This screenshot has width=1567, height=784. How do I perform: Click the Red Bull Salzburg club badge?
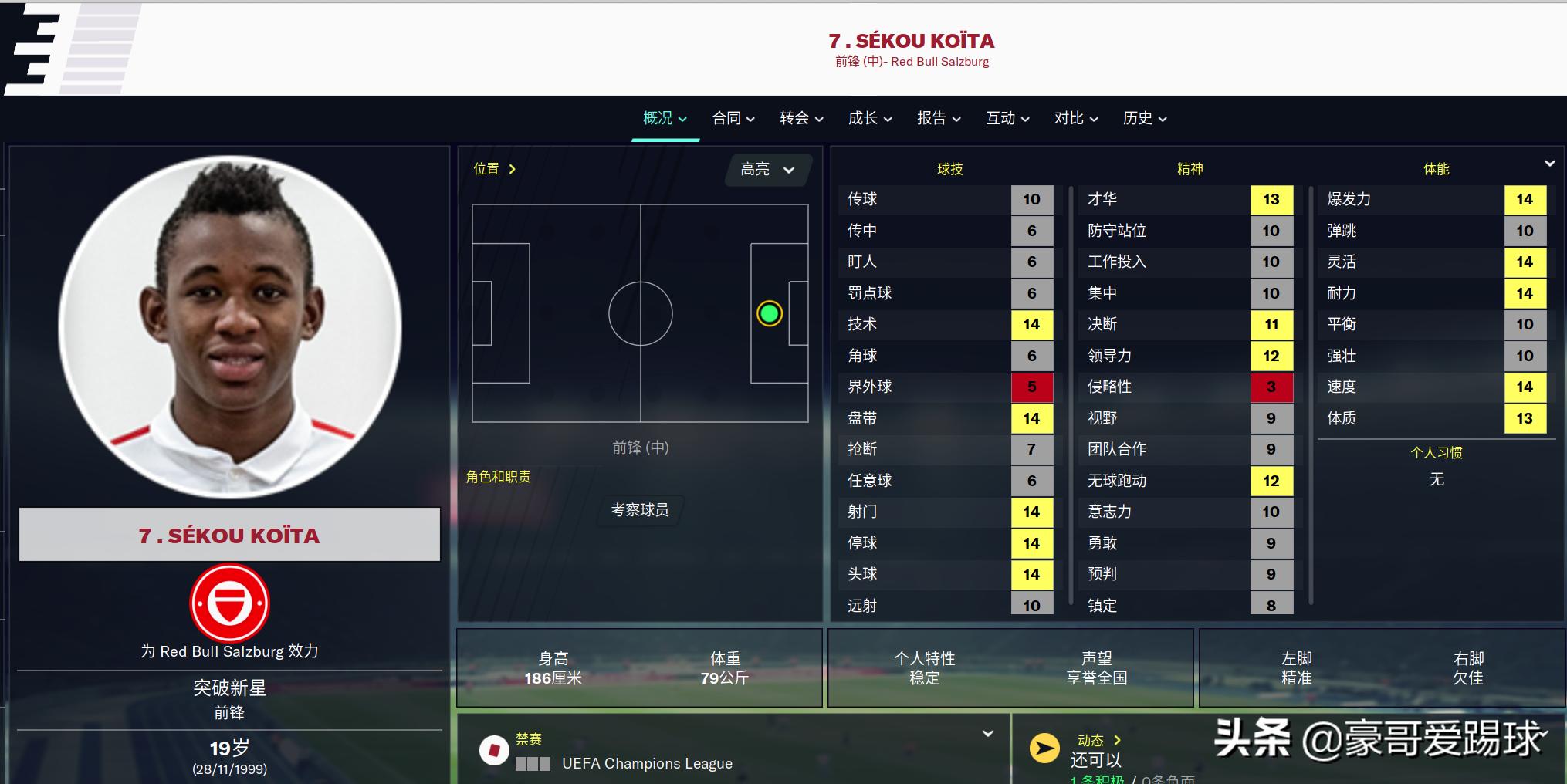229,603
